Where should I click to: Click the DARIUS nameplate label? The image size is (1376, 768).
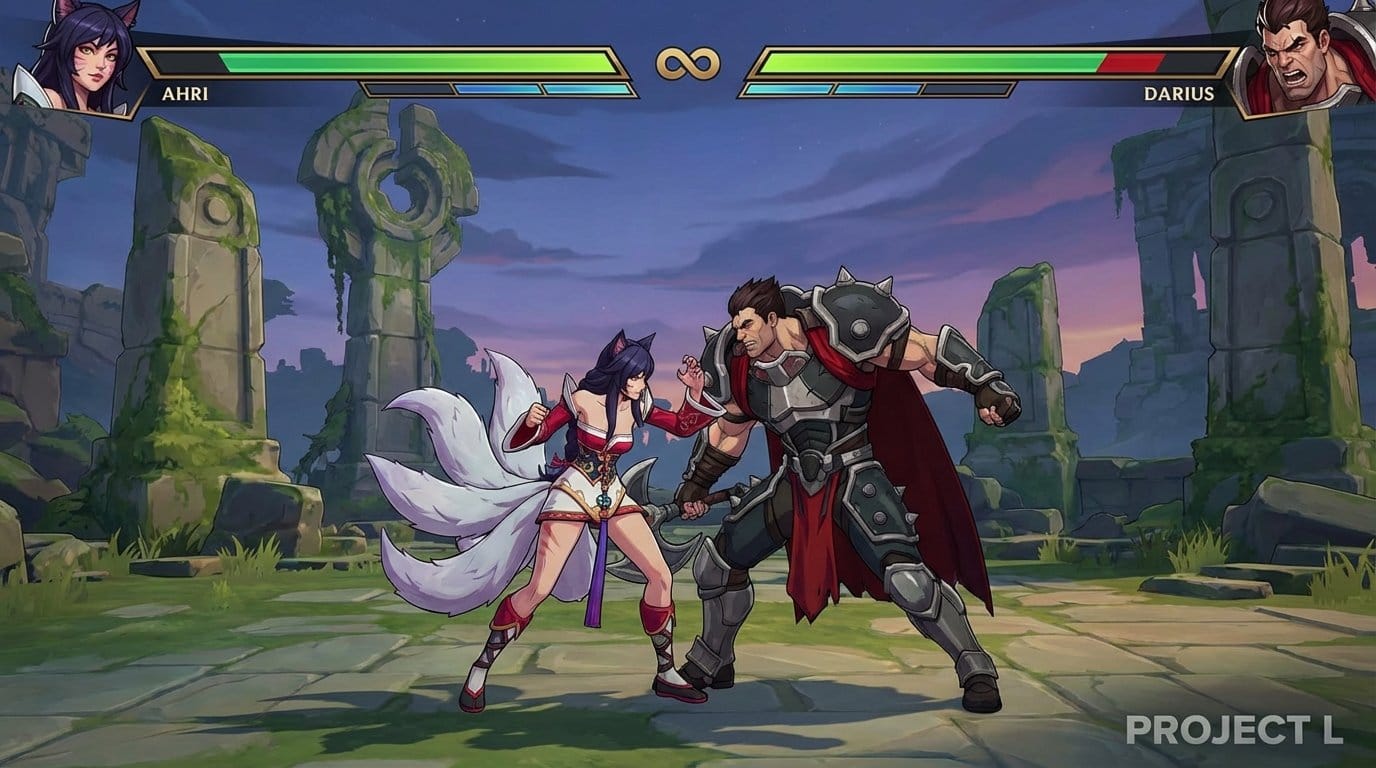(x=1180, y=95)
